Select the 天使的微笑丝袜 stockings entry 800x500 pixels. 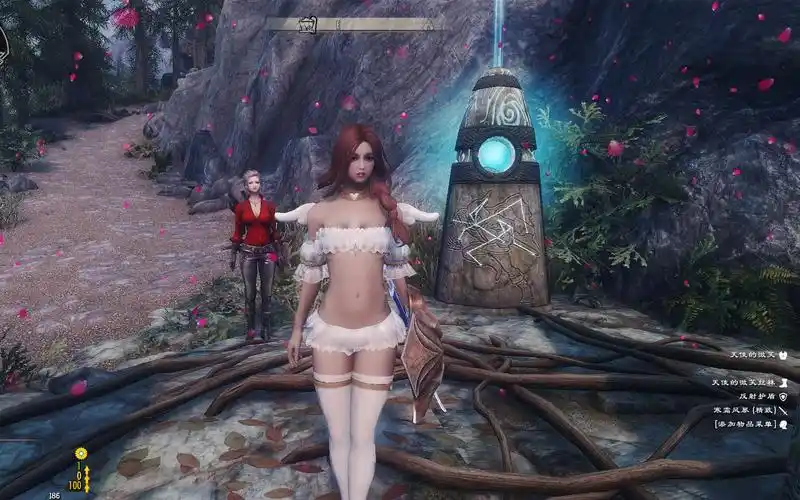[x=743, y=382]
